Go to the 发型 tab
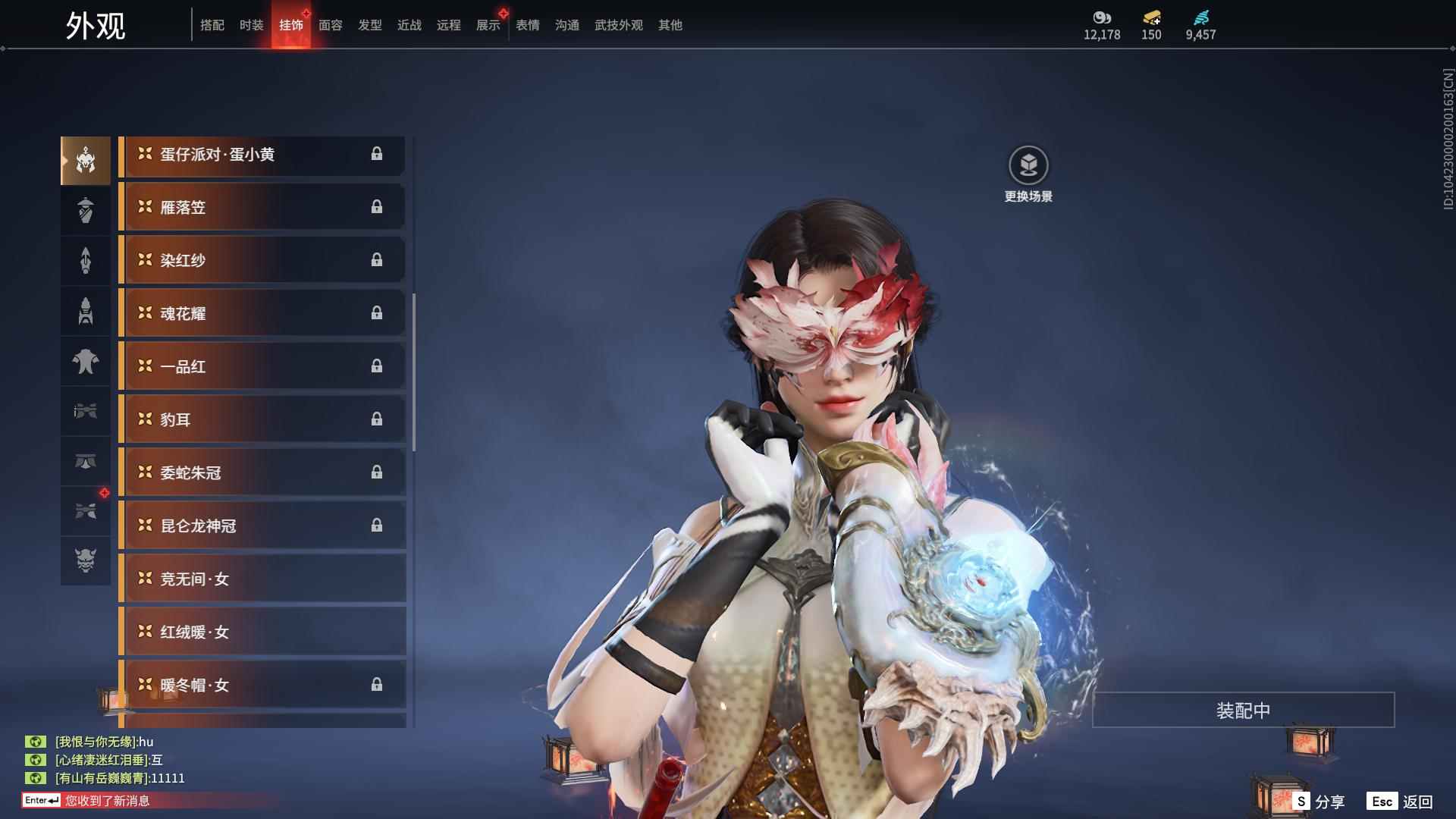 [369, 25]
